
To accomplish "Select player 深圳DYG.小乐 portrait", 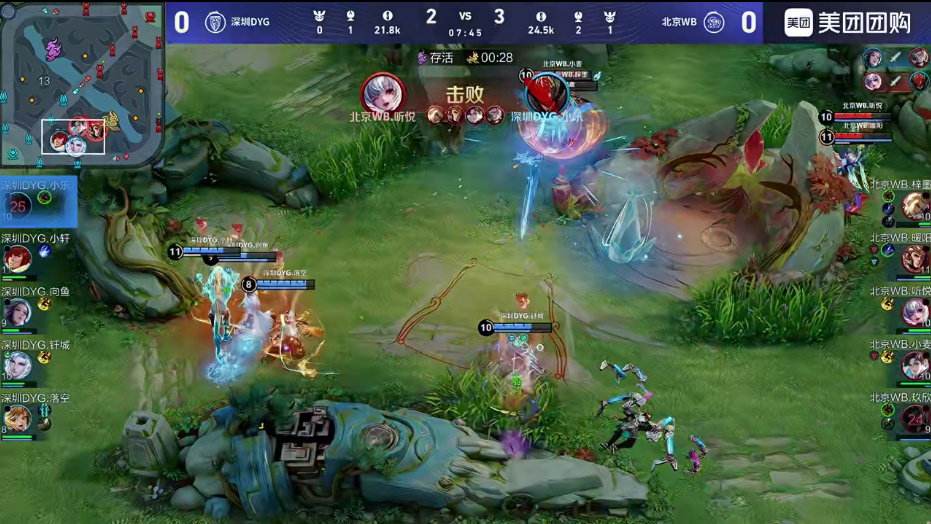I will pyautogui.click(x=18, y=206).
